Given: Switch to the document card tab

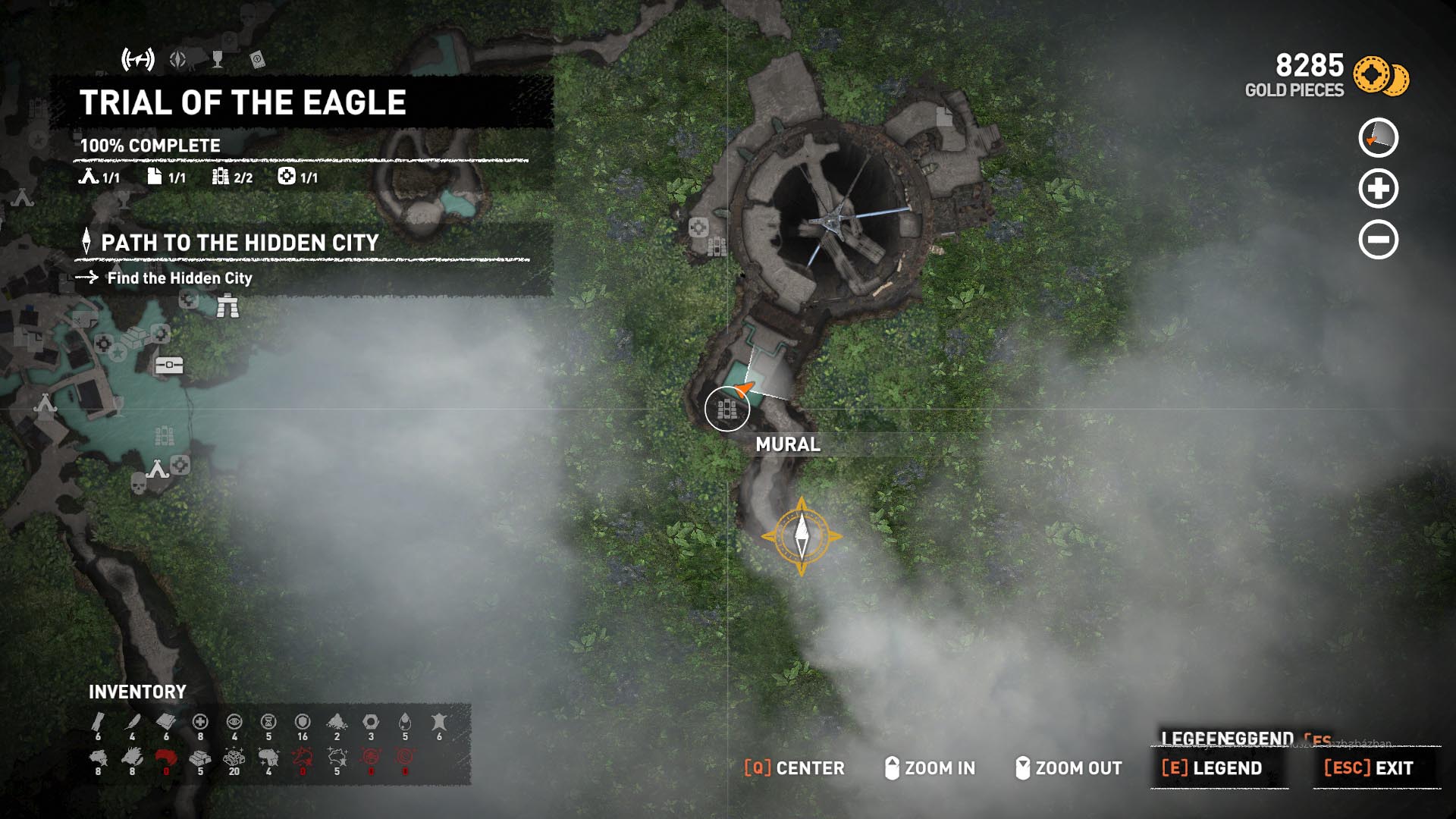Looking at the screenshot, I should pyautogui.click(x=257, y=59).
